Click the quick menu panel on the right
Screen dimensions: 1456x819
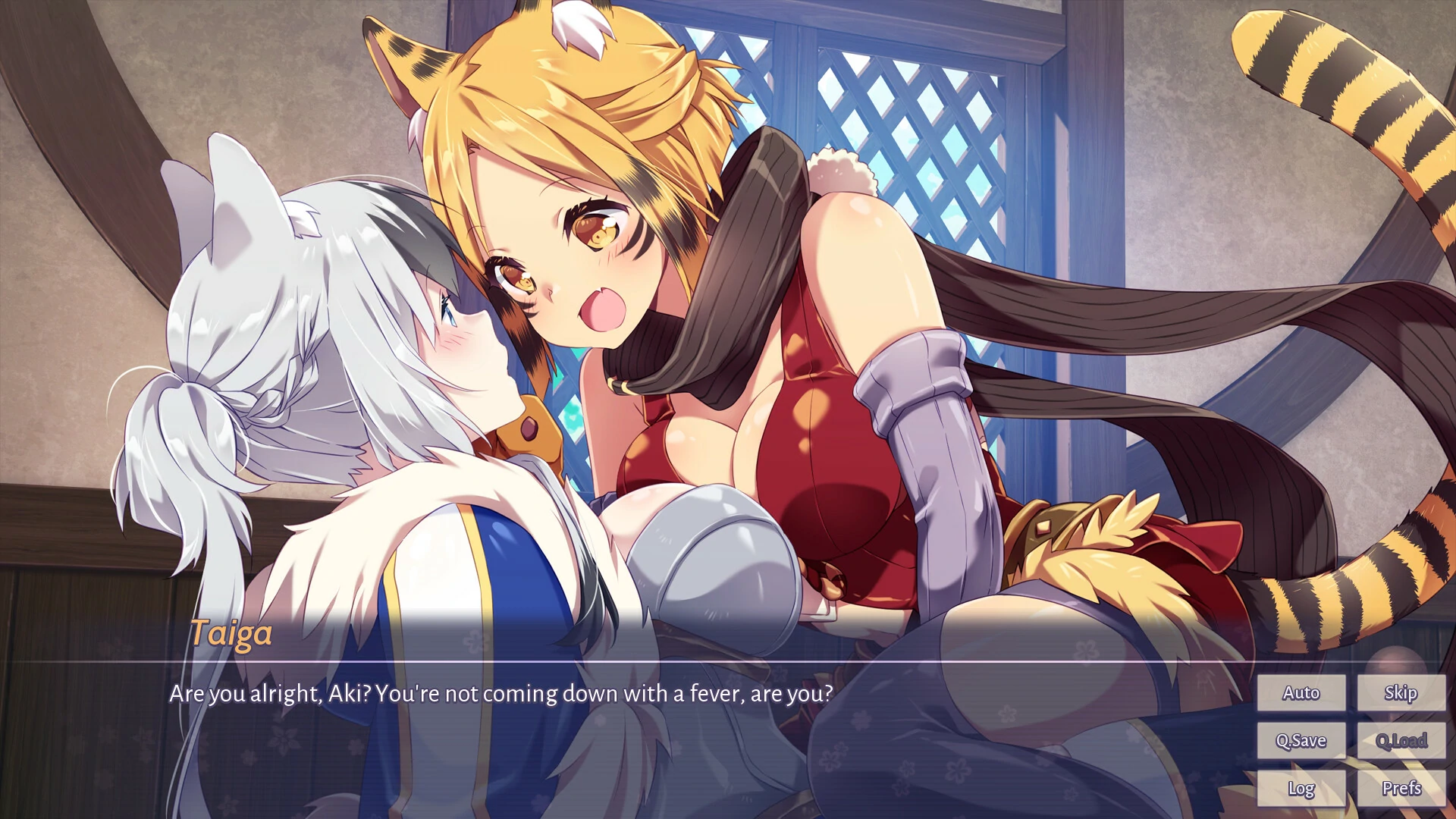click(1351, 740)
